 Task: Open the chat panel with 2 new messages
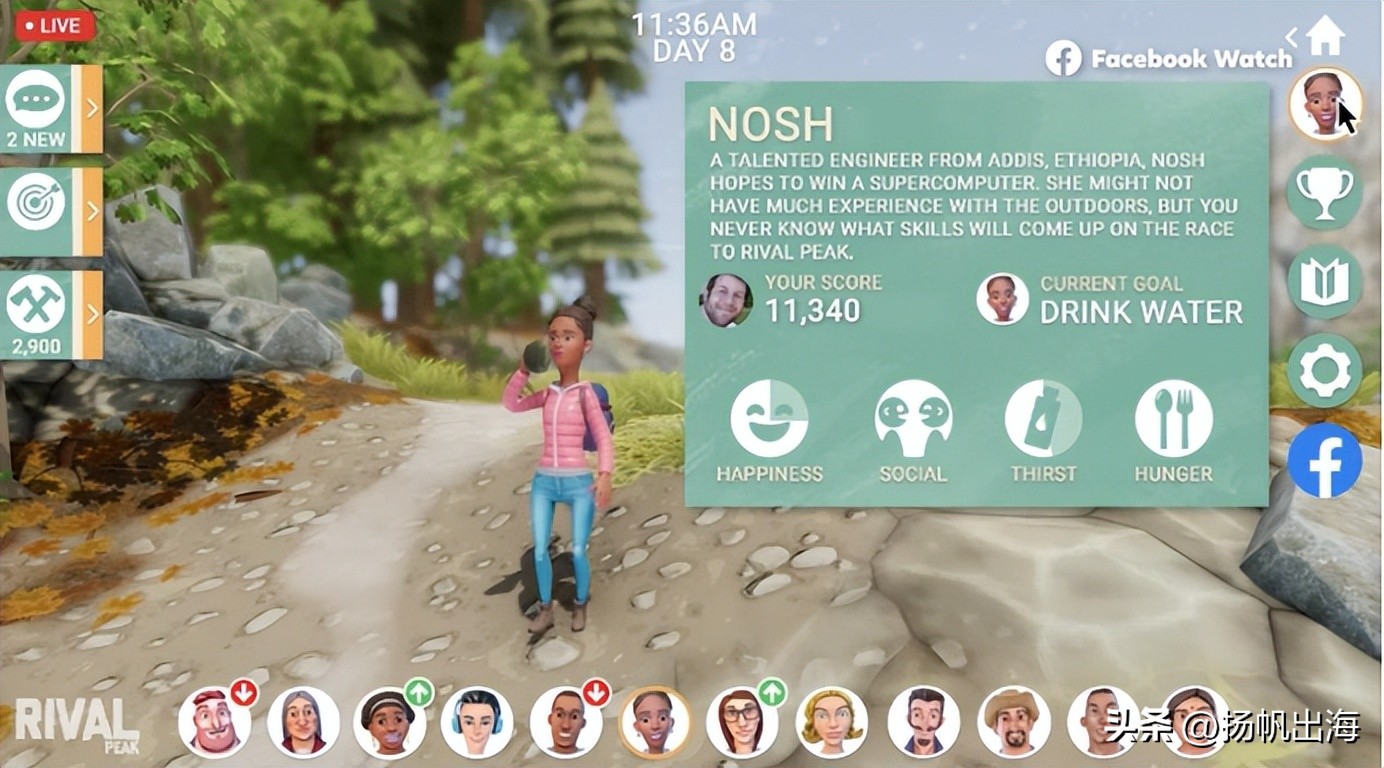coord(50,108)
